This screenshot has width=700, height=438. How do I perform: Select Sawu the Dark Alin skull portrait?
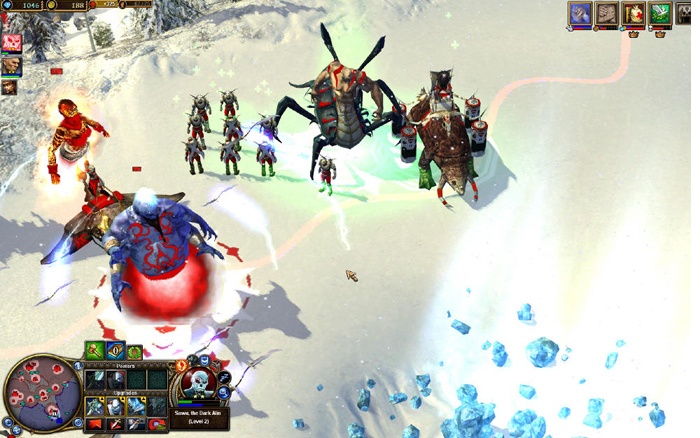pos(198,382)
